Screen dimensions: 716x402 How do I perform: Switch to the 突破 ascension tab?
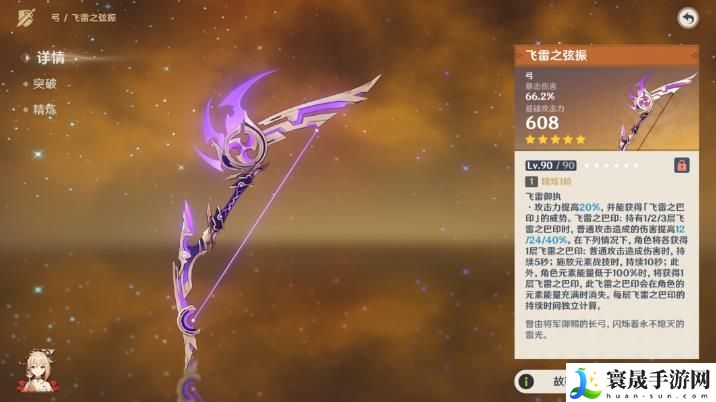pos(45,84)
